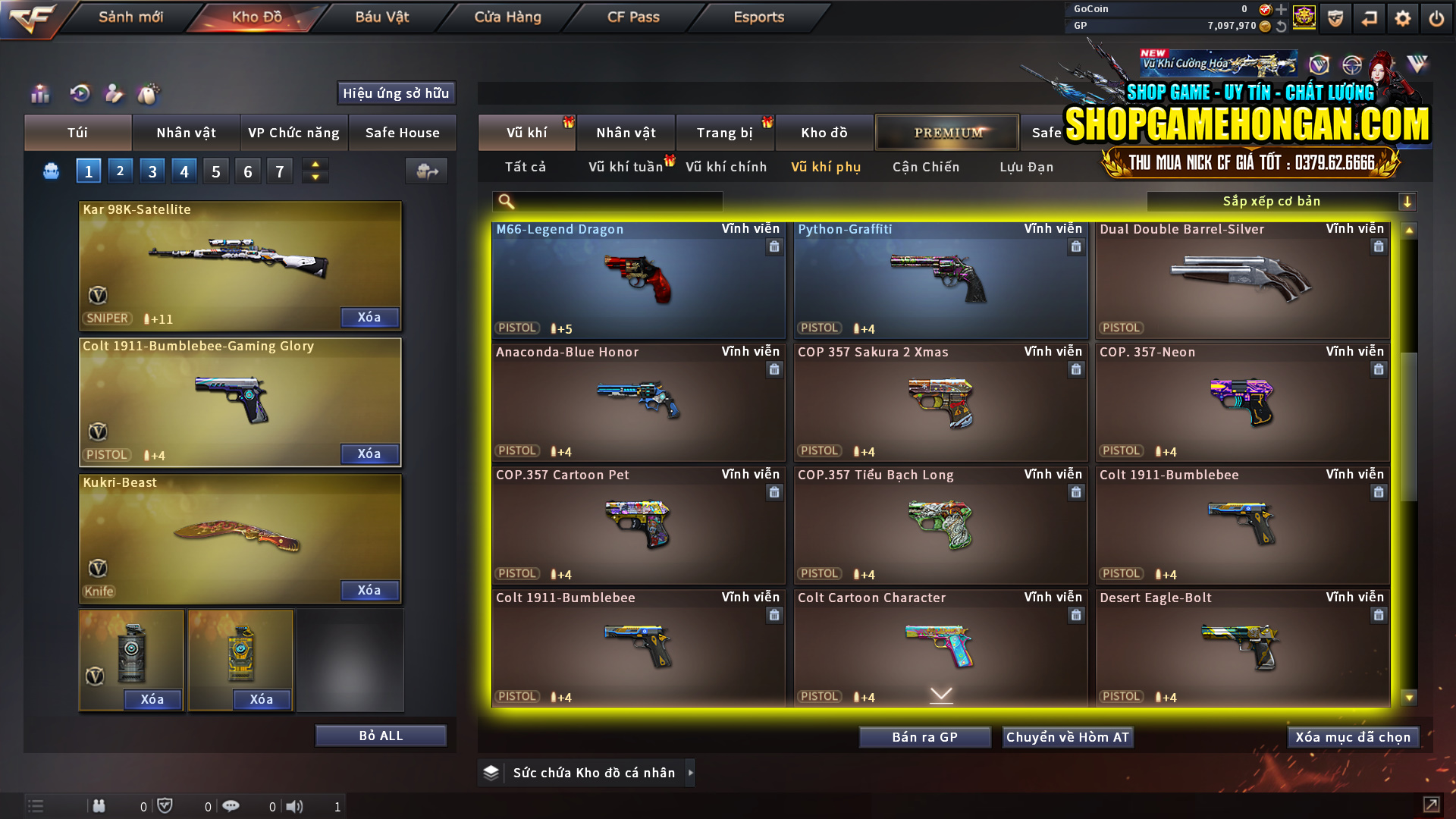
Task: Click the bag transfer icon above the item list
Action: coord(425,171)
